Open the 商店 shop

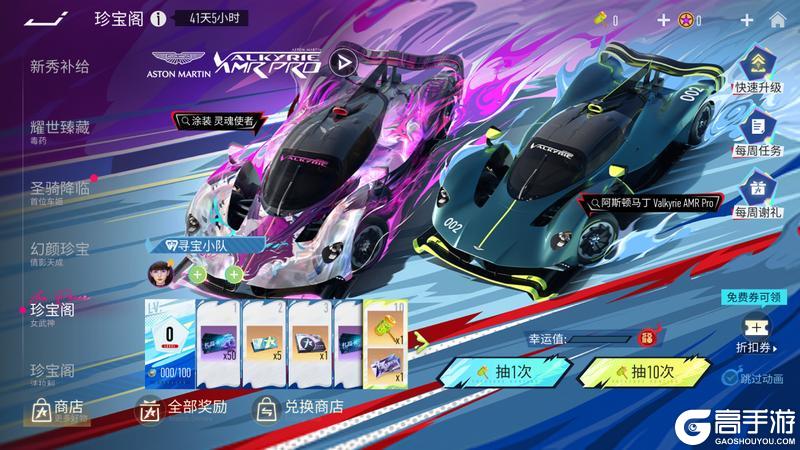pos(60,408)
